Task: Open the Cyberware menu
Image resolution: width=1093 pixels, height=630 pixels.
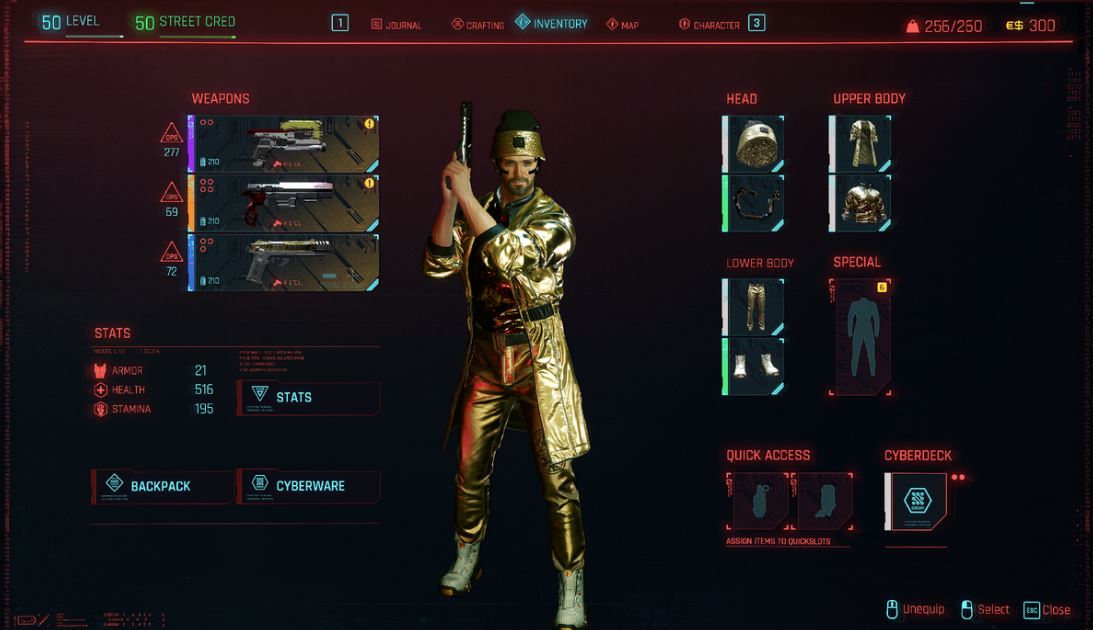Action: point(309,486)
